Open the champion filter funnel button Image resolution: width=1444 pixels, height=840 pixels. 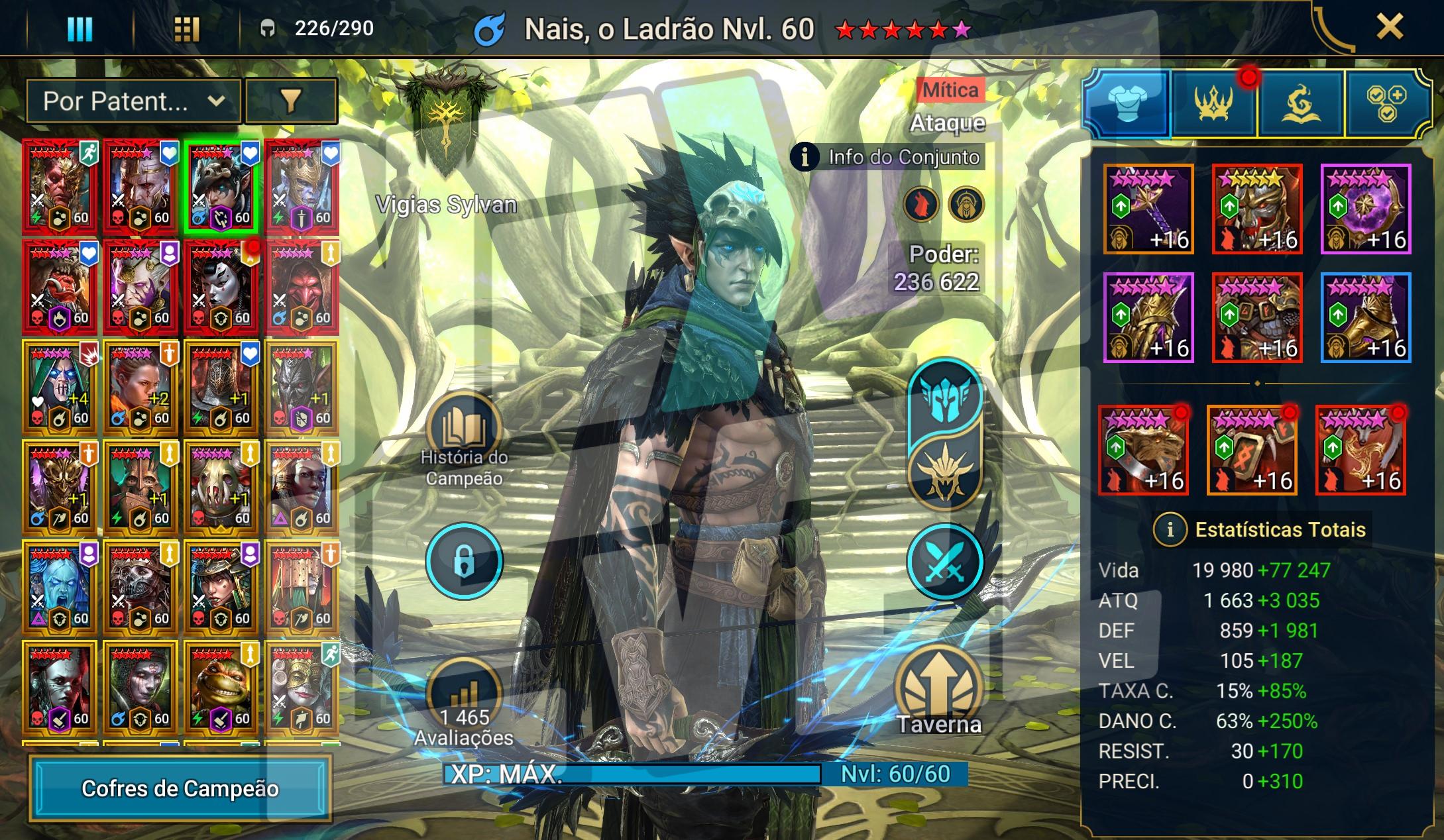tap(291, 101)
